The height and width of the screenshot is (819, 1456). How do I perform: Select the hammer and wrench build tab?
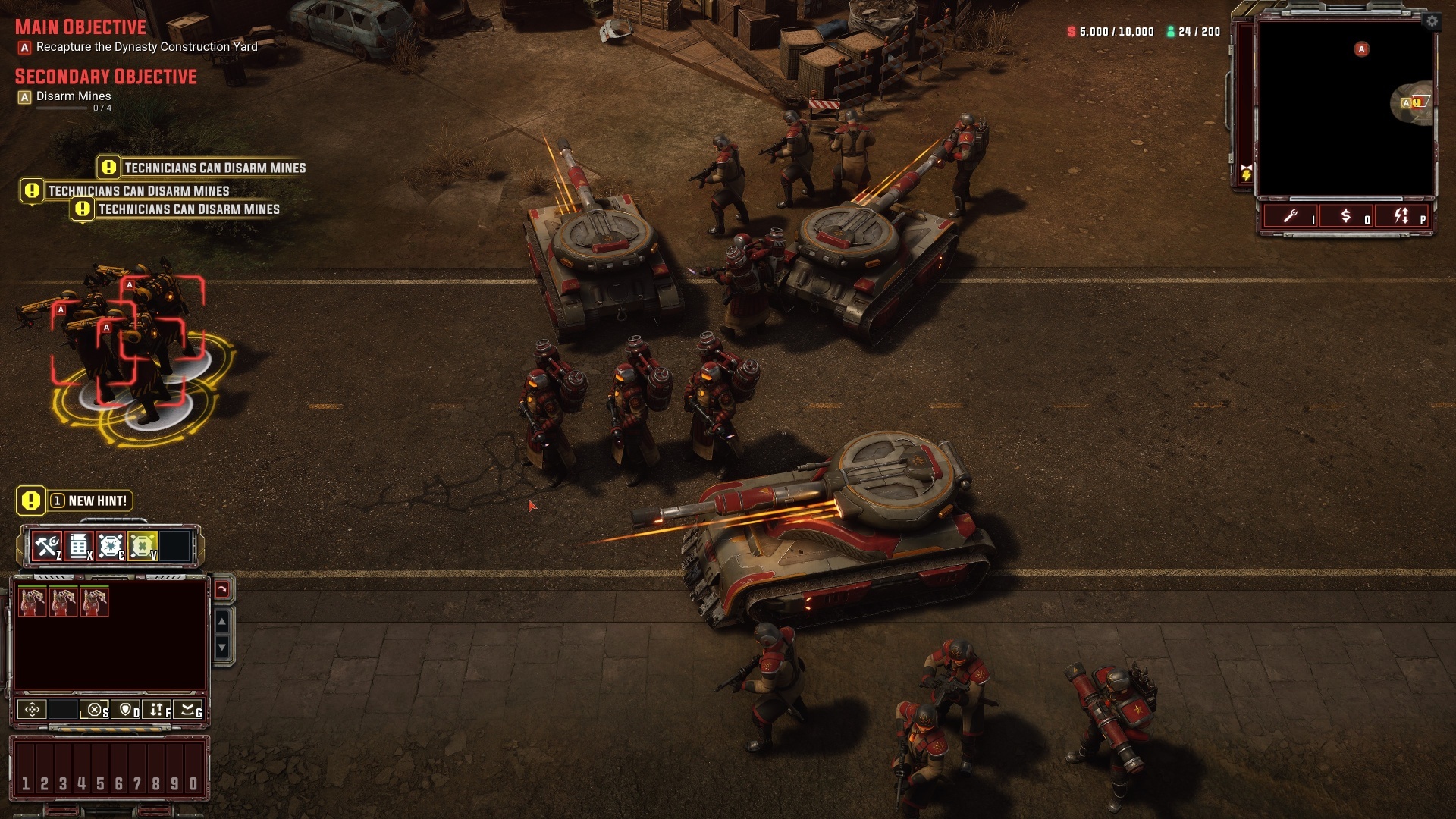pyautogui.click(x=47, y=546)
